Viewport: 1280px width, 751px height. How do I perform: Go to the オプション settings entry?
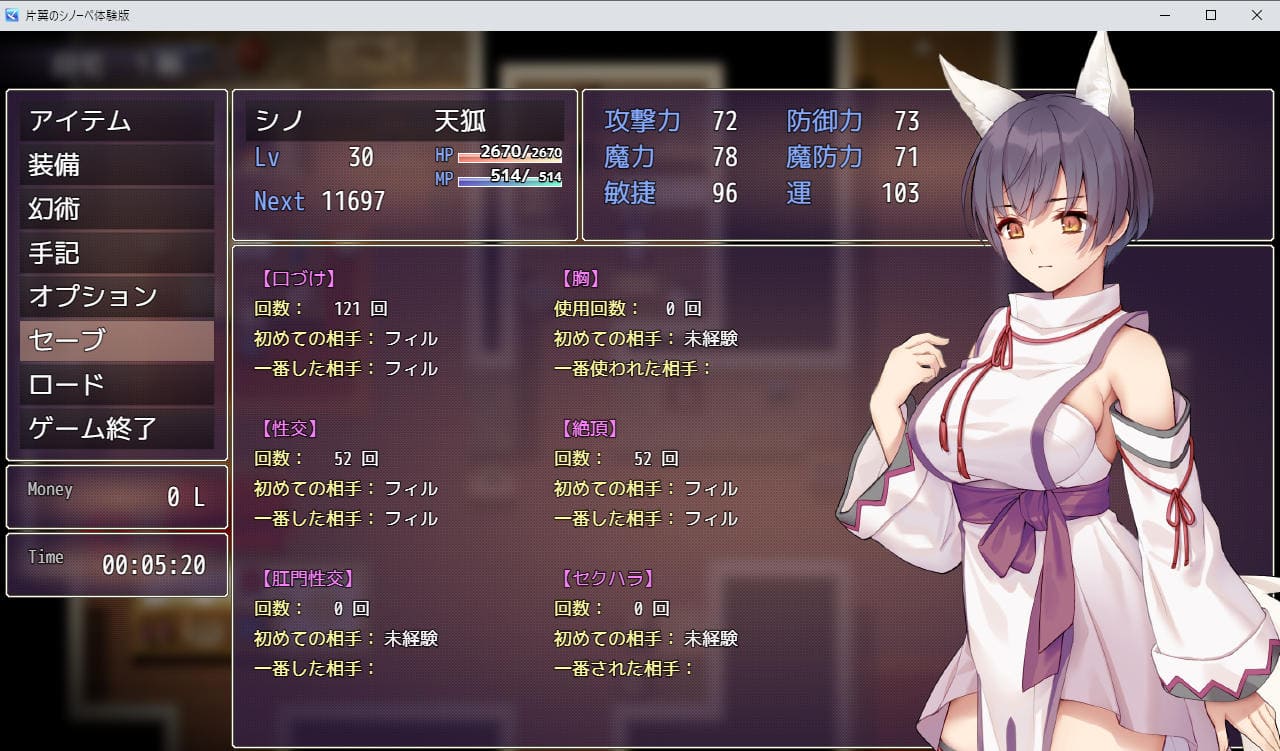point(117,297)
